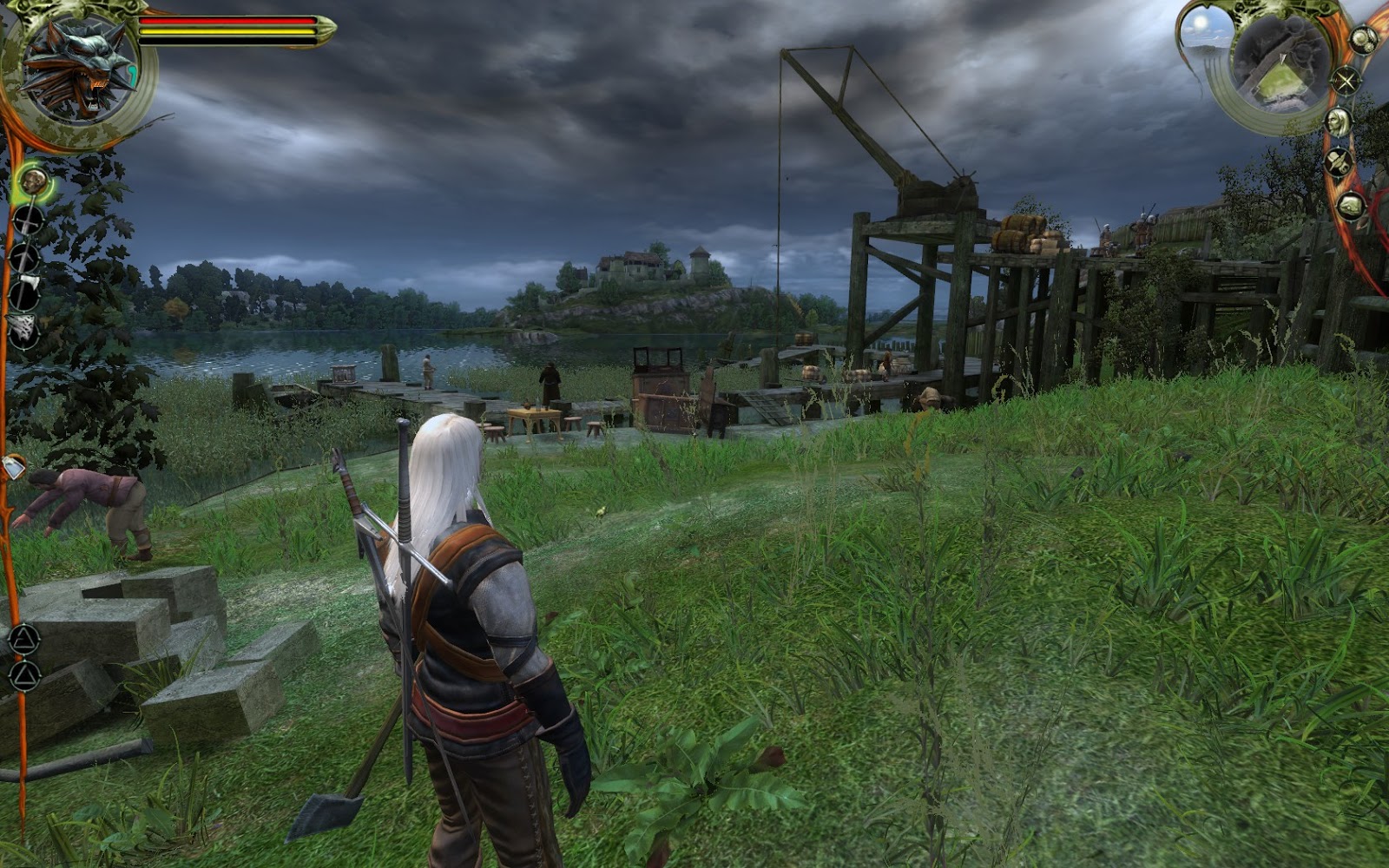Open character sheet via Geralt's portrait icon
The height and width of the screenshot is (868, 1389).
point(1338,122)
